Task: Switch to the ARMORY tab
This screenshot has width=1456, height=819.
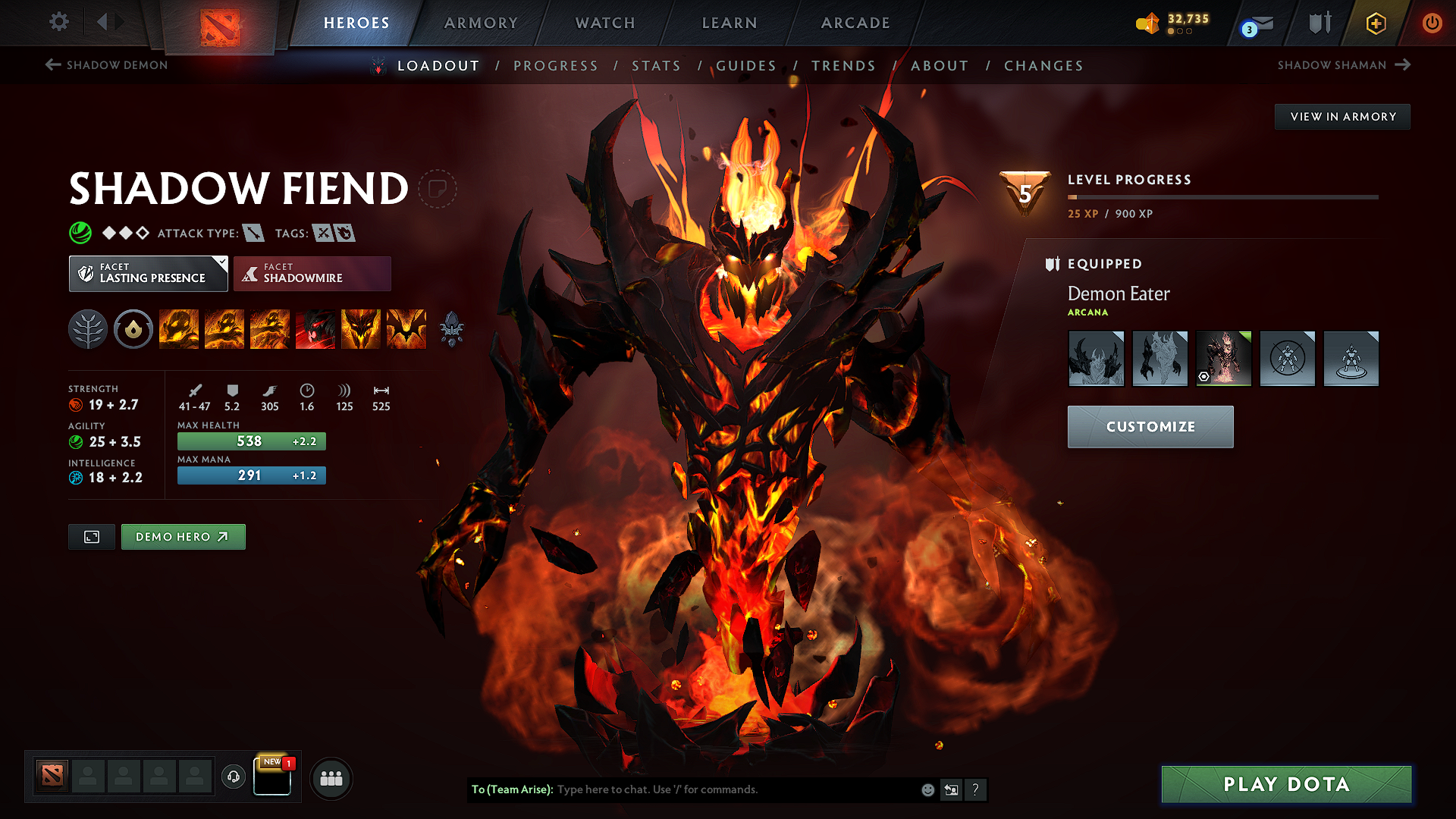Action: coord(481,23)
